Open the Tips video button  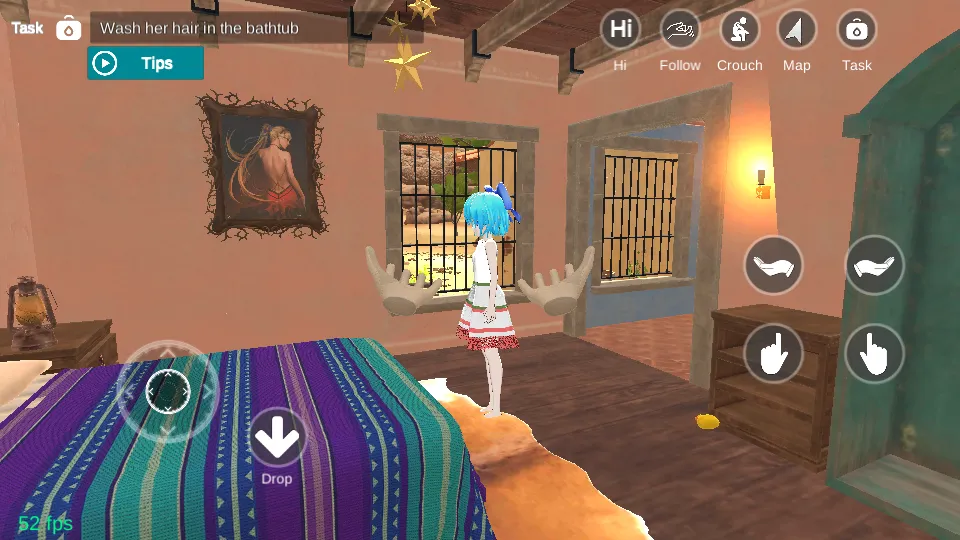click(145, 63)
